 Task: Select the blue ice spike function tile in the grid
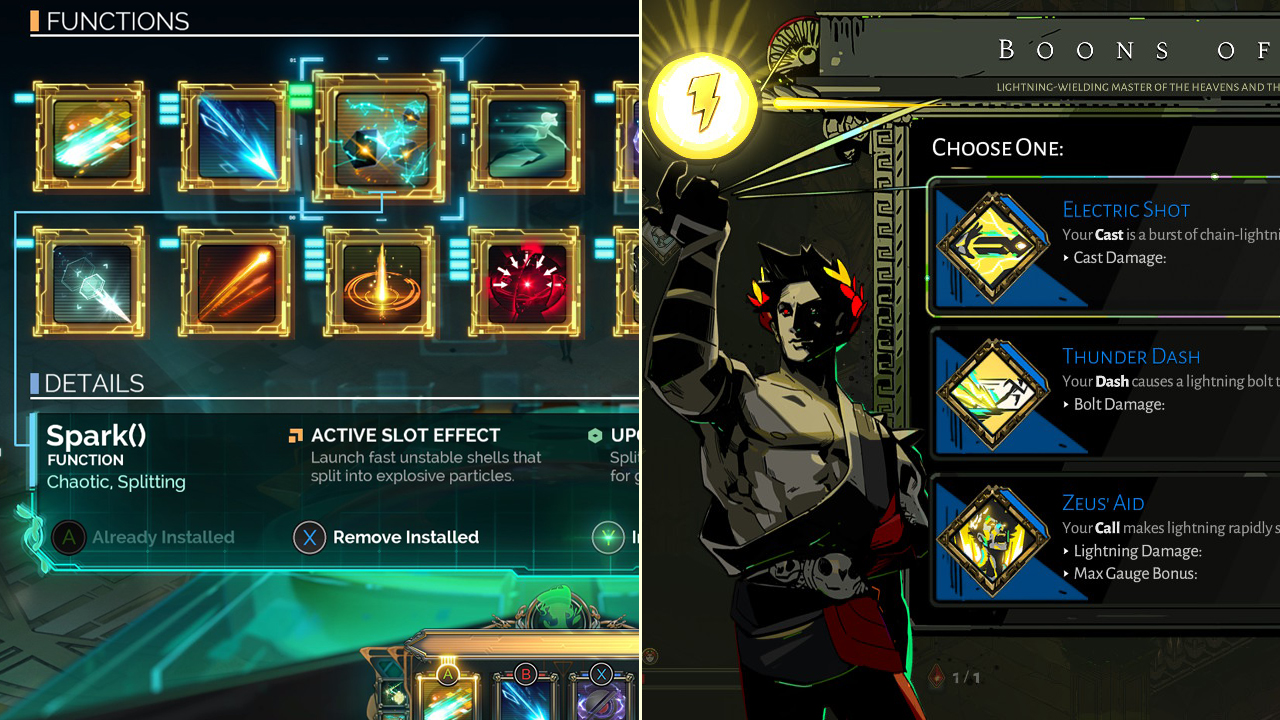(234, 137)
